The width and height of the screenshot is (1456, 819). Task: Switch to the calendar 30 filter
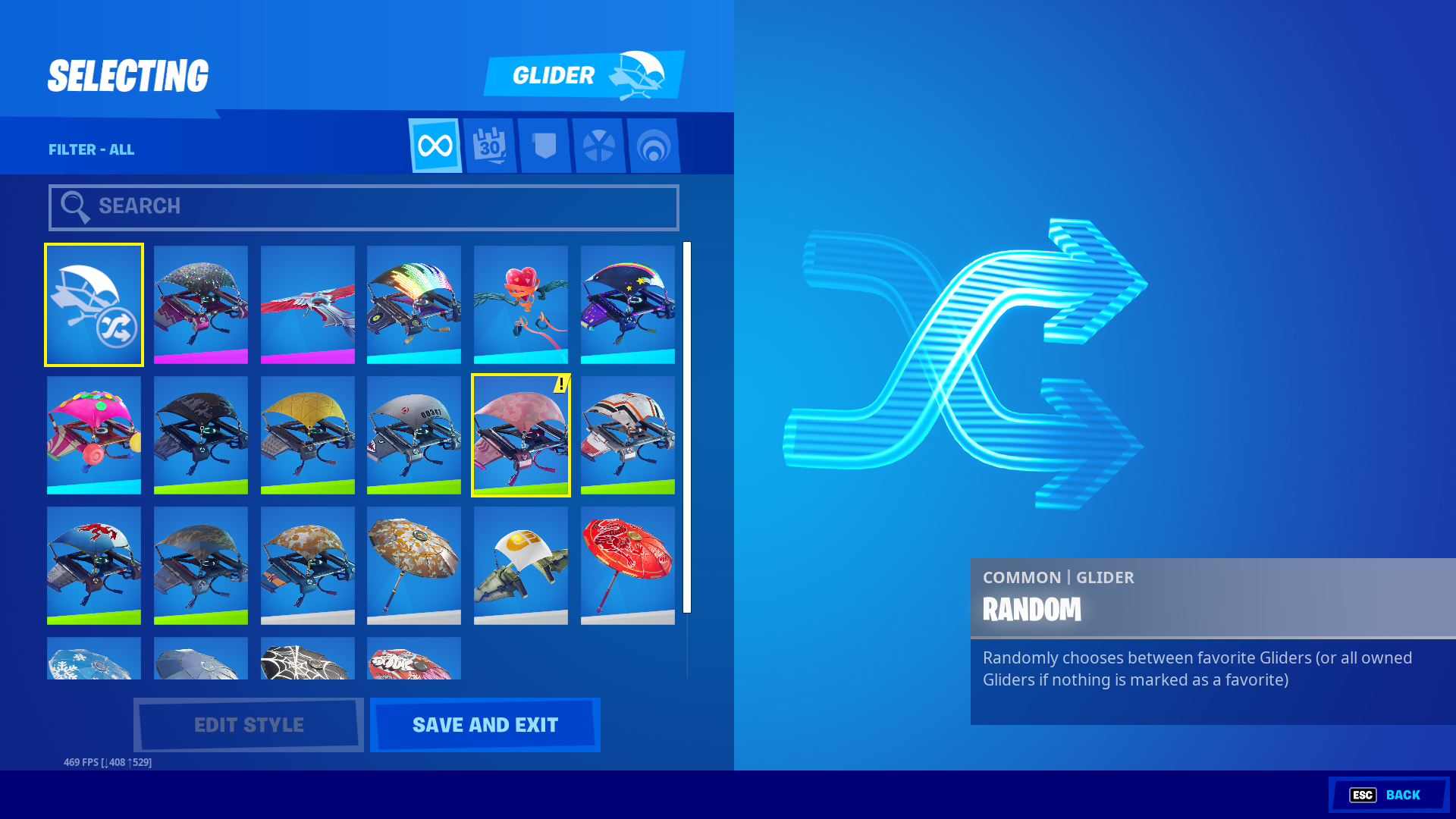(x=490, y=146)
